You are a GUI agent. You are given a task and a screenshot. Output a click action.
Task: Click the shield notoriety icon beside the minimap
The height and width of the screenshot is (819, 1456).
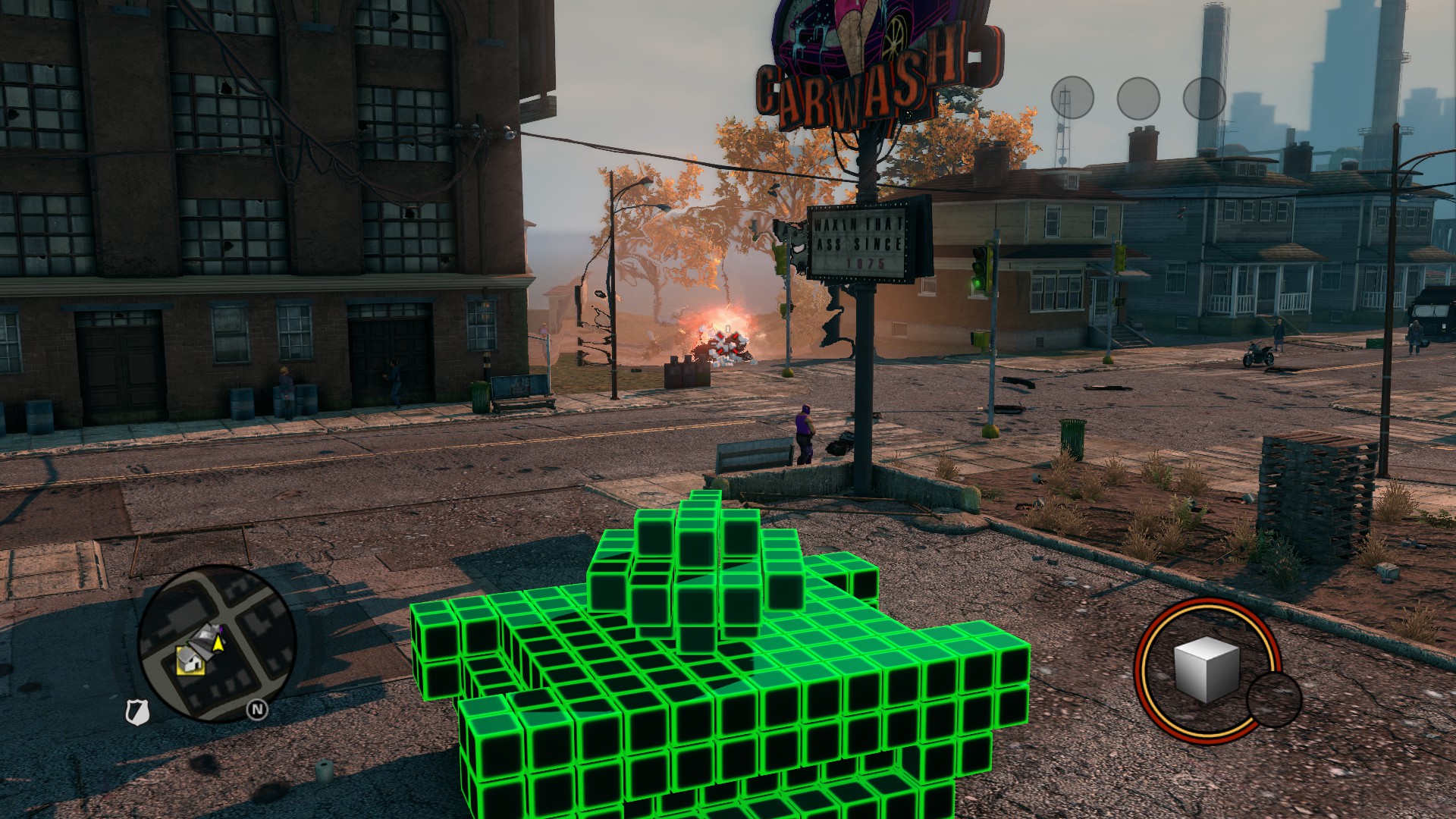pyautogui.click(x=136, y=712)
